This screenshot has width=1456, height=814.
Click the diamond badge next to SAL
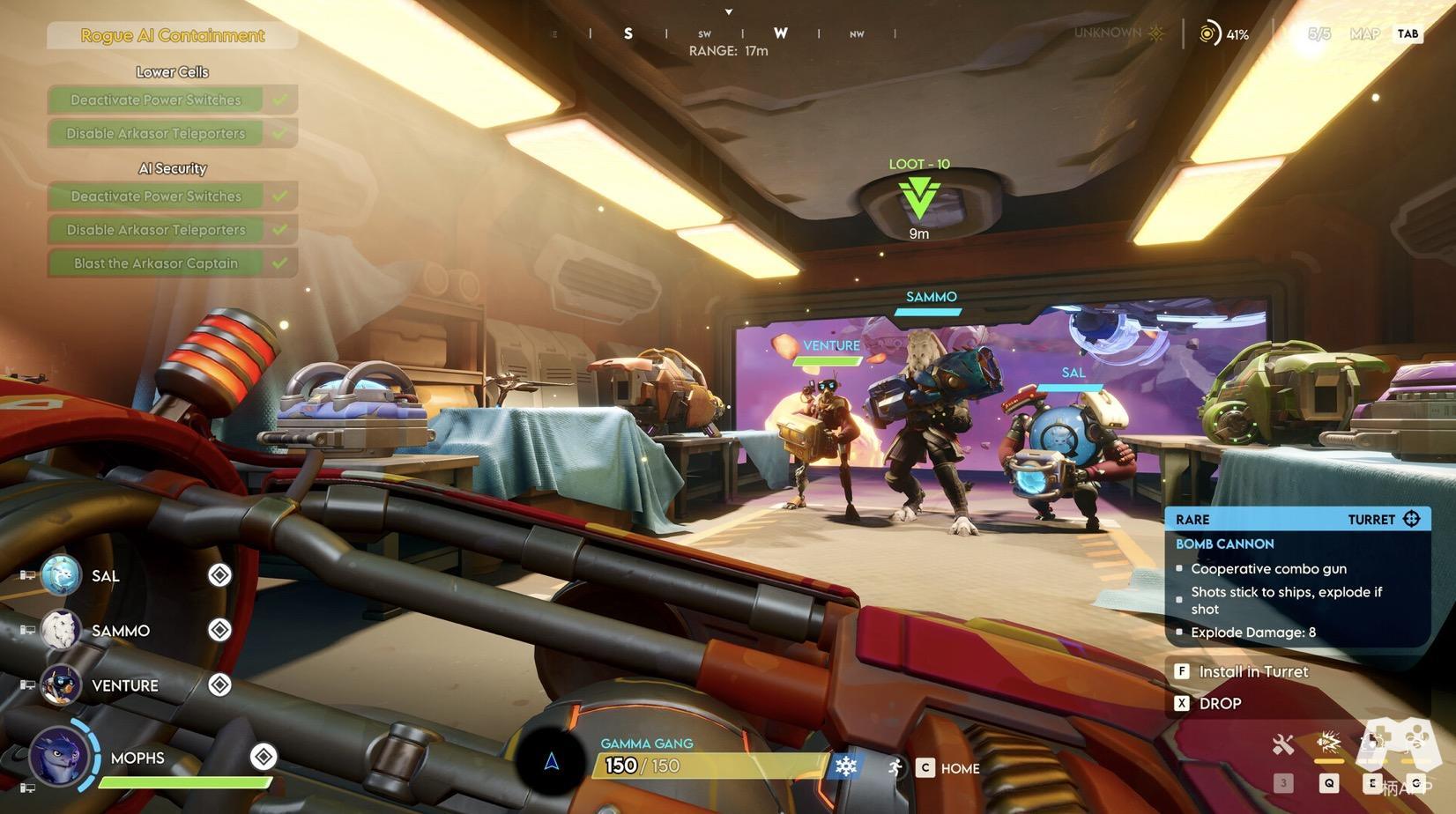(x=219, y=575)
